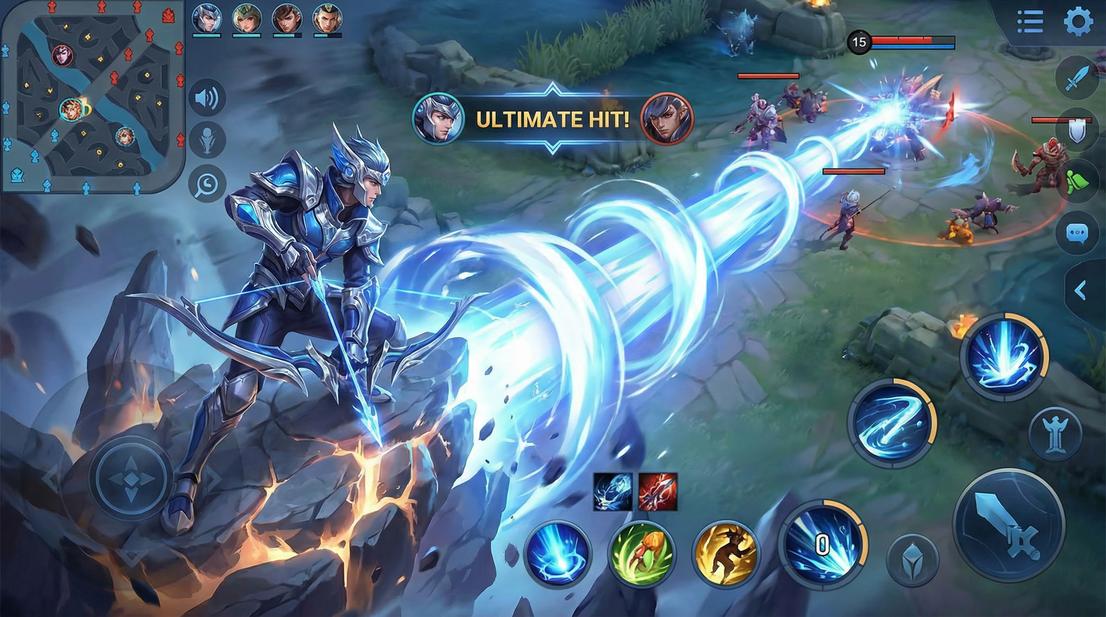Cast the blue energy burst skill showing 0
Viewport: 1106px width, 617px height.
(821, 545)
